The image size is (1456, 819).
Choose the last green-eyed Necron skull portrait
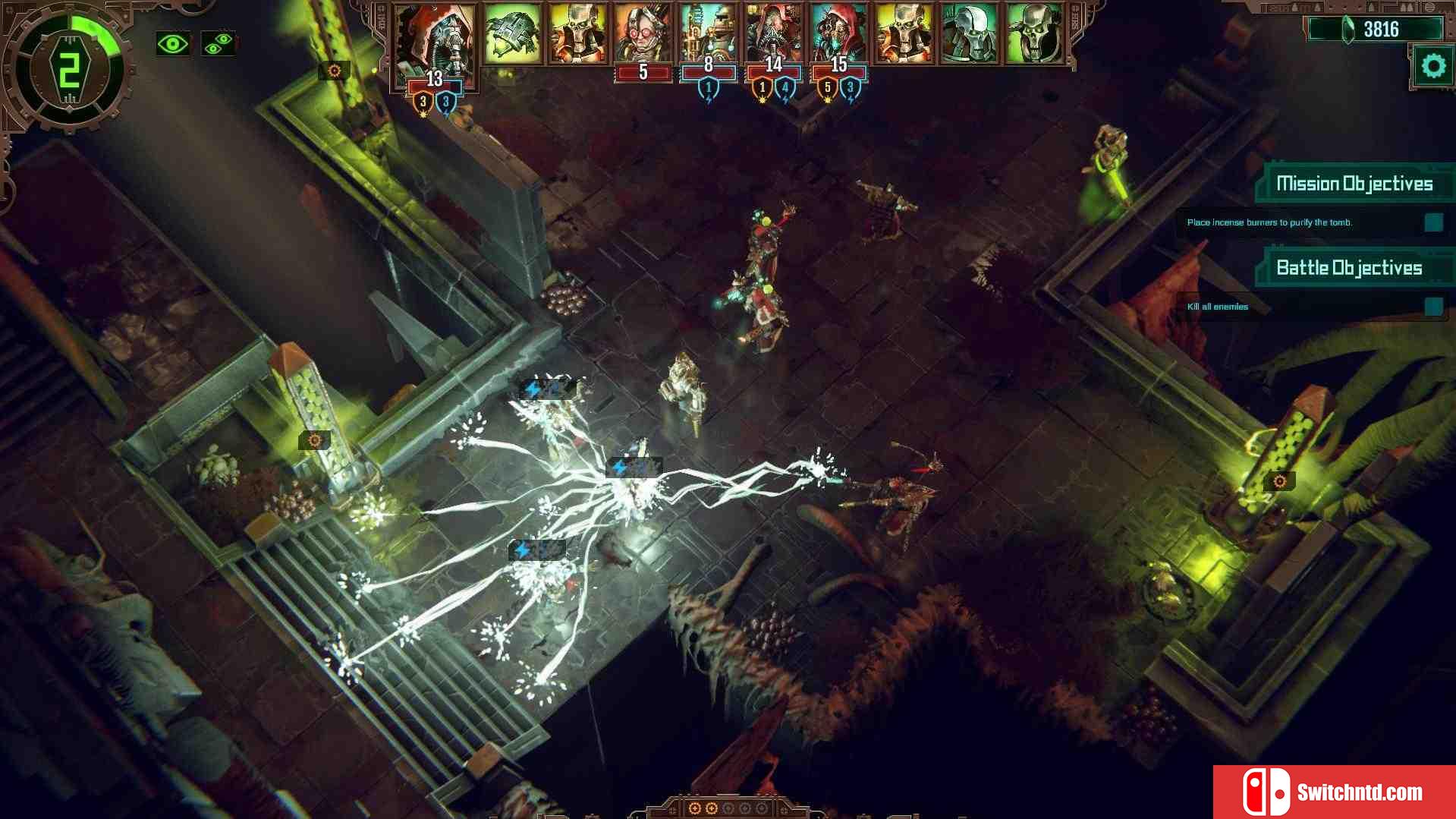1034,35
